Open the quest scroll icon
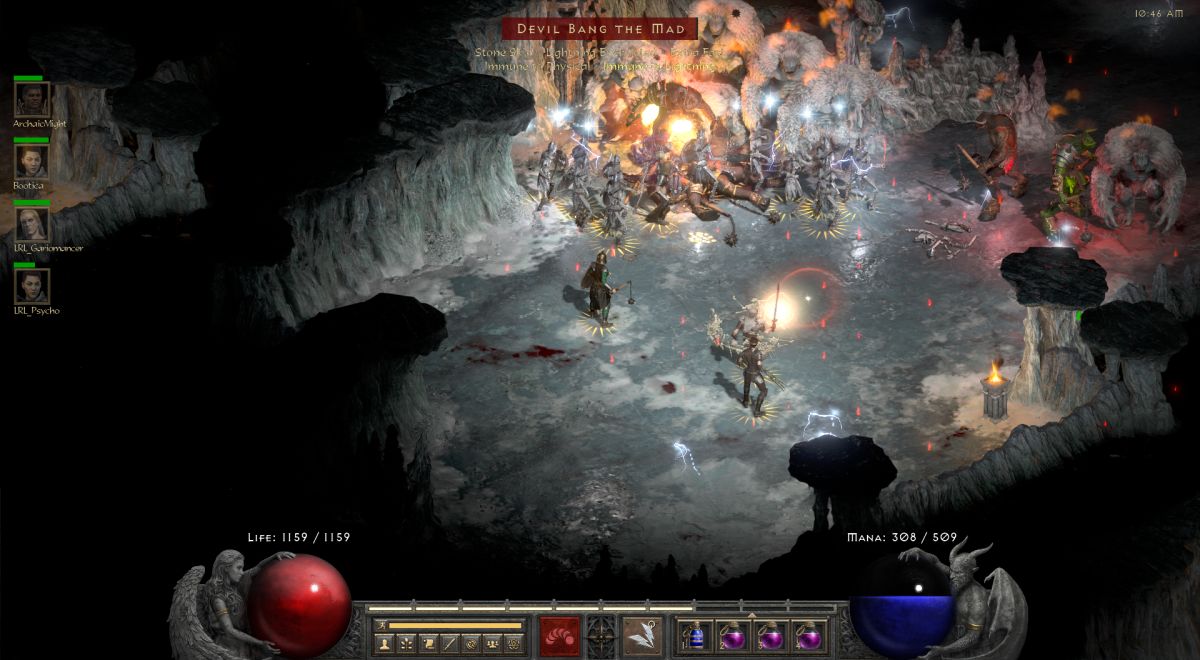Screen dimensions: 1200x660 [427, 643]
